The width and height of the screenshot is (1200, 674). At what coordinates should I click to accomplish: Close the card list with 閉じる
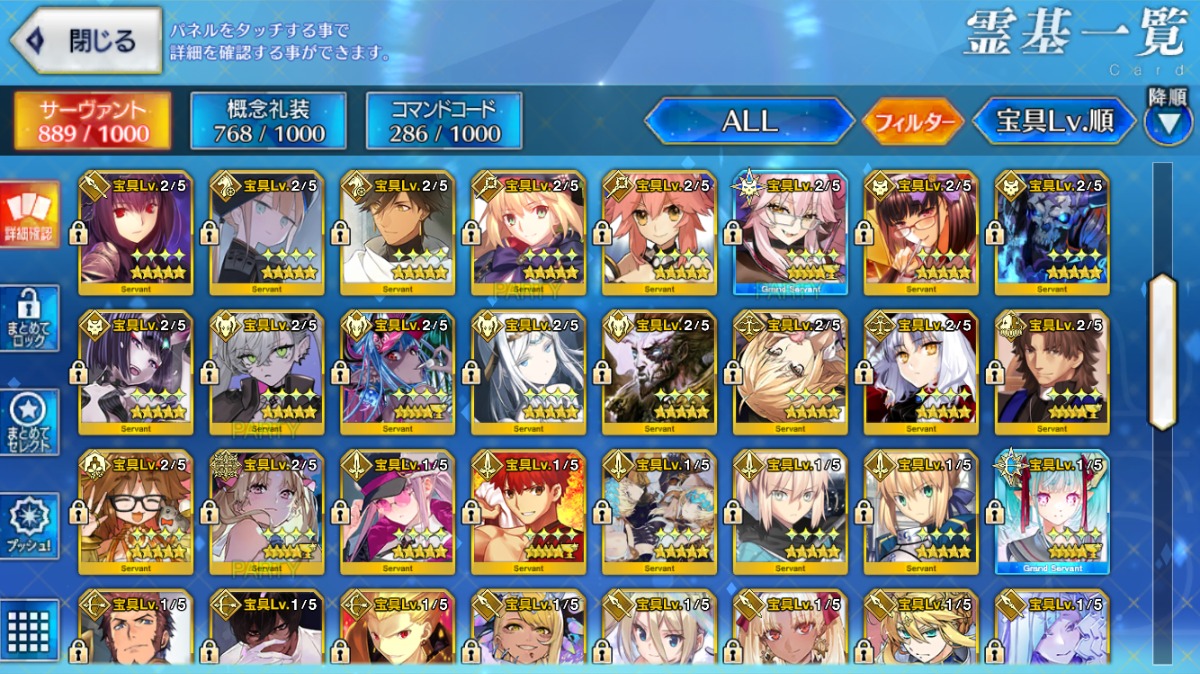[86, 41]
